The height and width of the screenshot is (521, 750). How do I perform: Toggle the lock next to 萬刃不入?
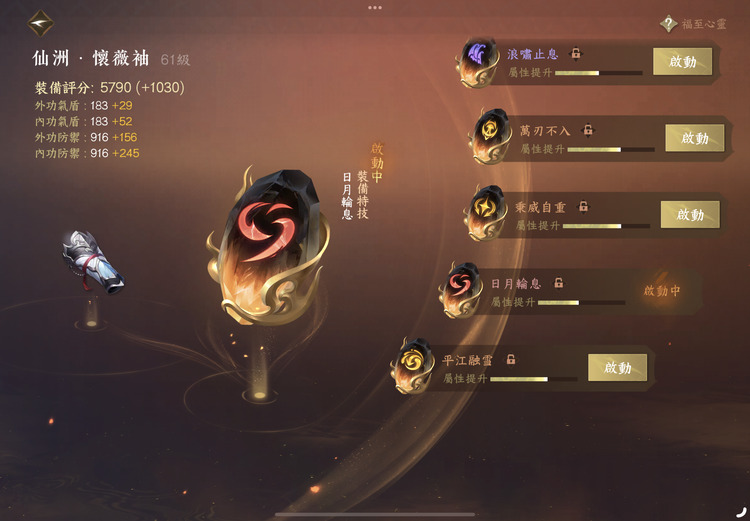588,130
